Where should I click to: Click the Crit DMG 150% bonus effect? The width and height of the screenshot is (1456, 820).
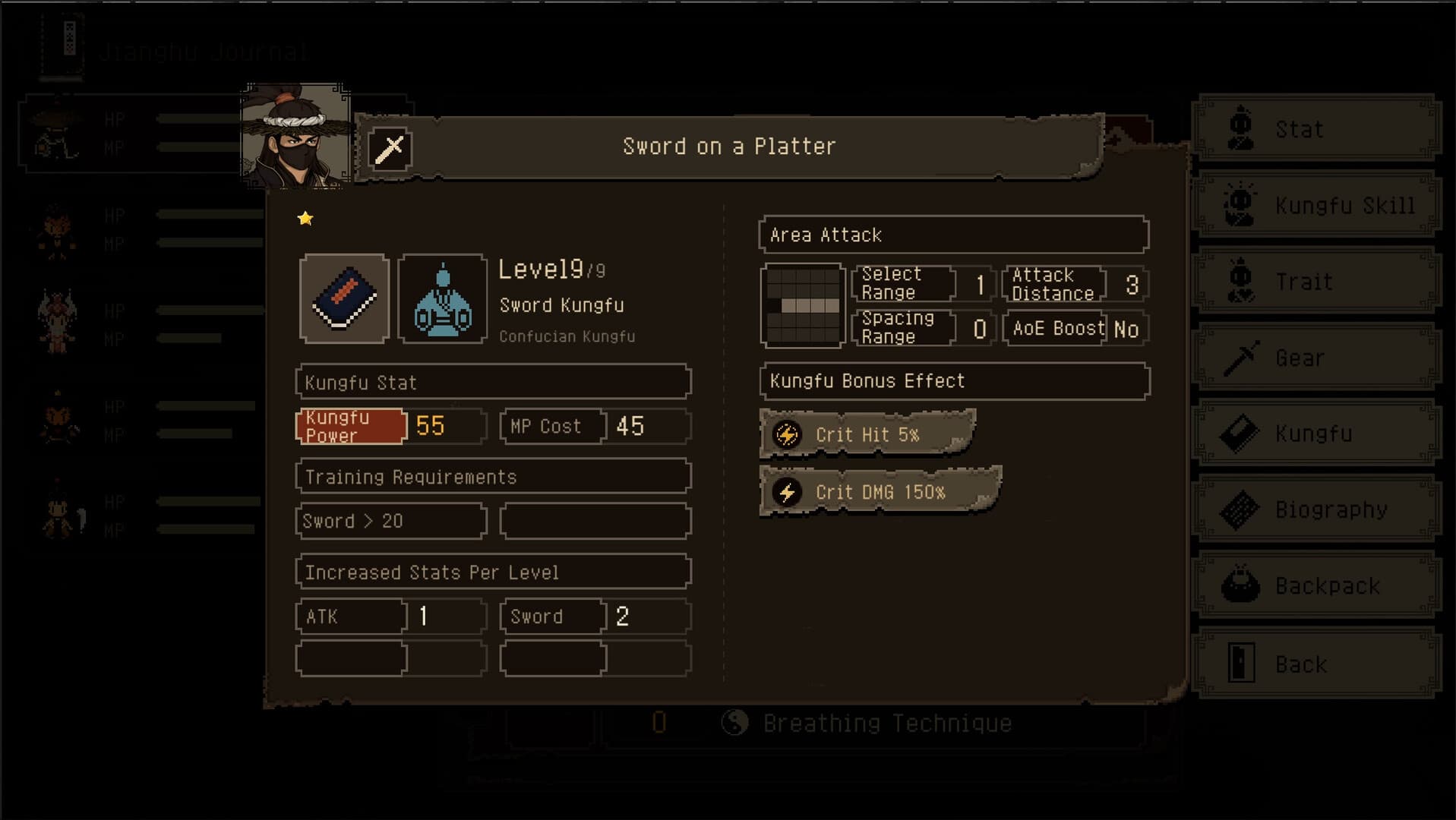[x=879, y=491]
